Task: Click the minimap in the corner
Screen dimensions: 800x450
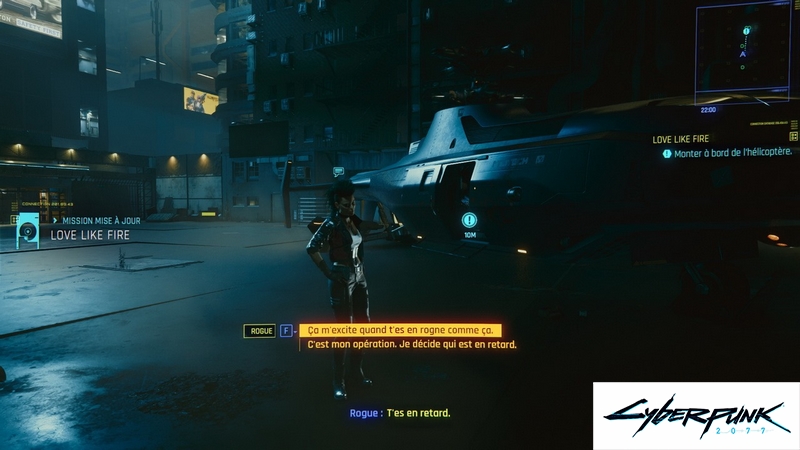Action: coord(743,52)
